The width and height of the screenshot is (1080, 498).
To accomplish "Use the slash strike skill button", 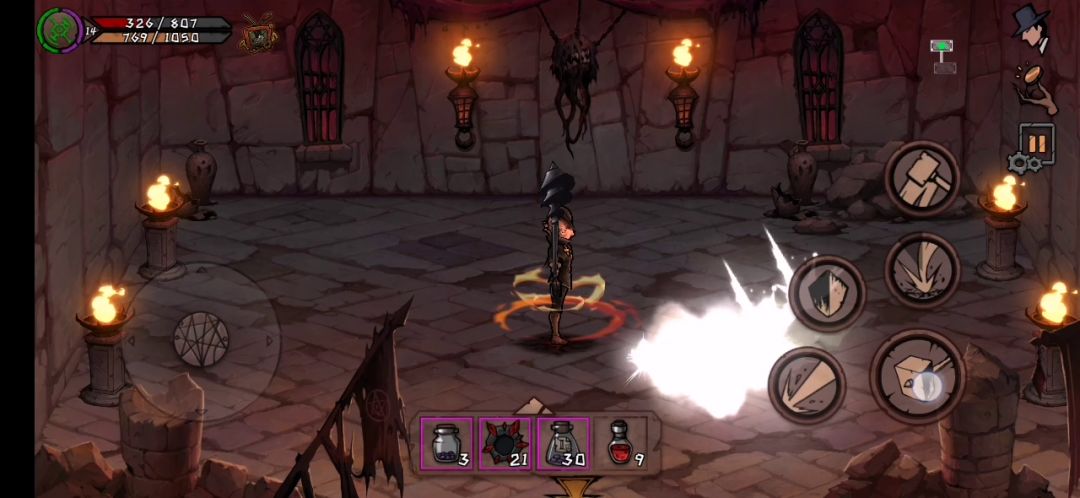I will click(x=806, y=385).
